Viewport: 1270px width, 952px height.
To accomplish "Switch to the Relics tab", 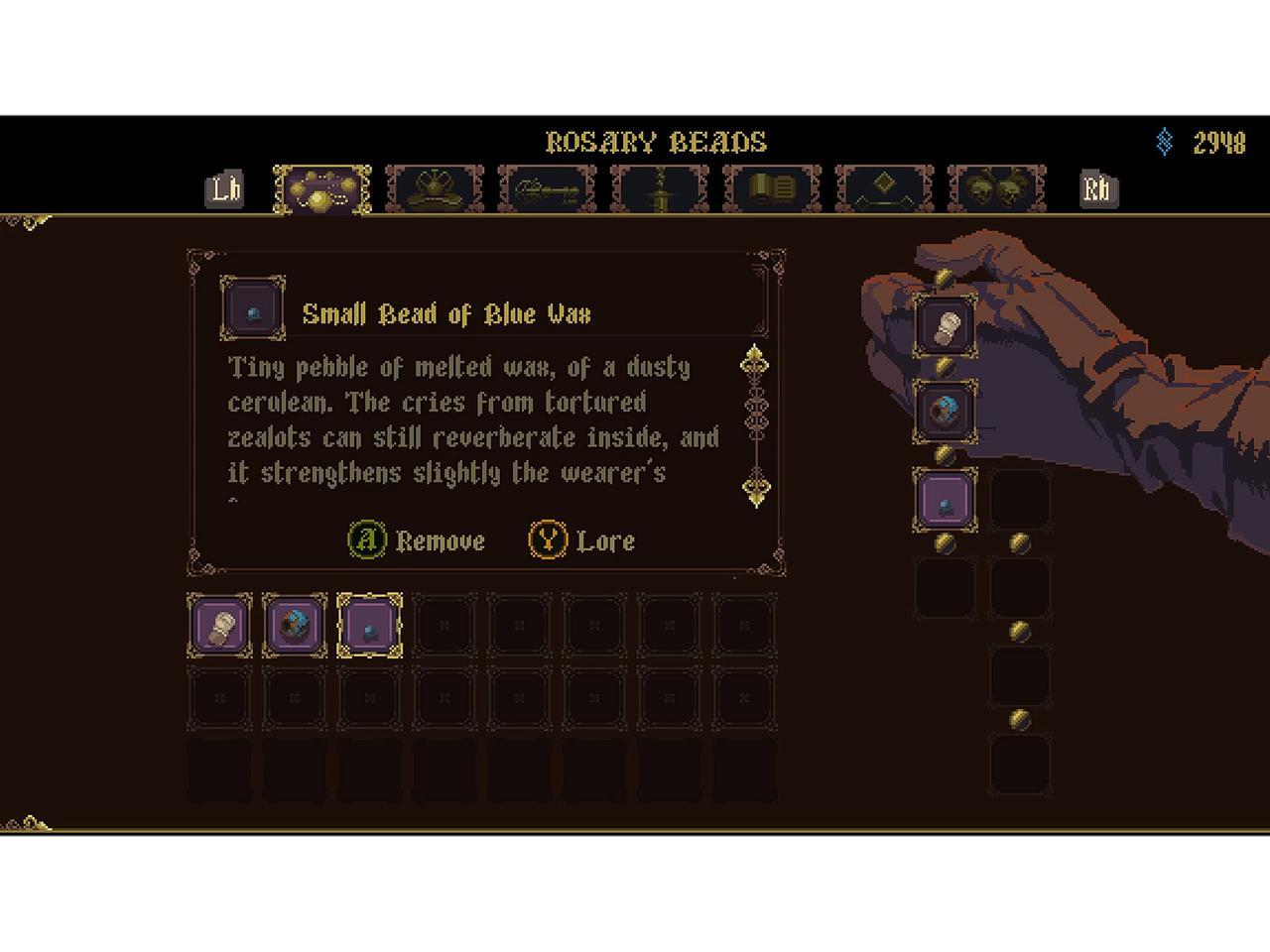I will (x=435, y=188).
